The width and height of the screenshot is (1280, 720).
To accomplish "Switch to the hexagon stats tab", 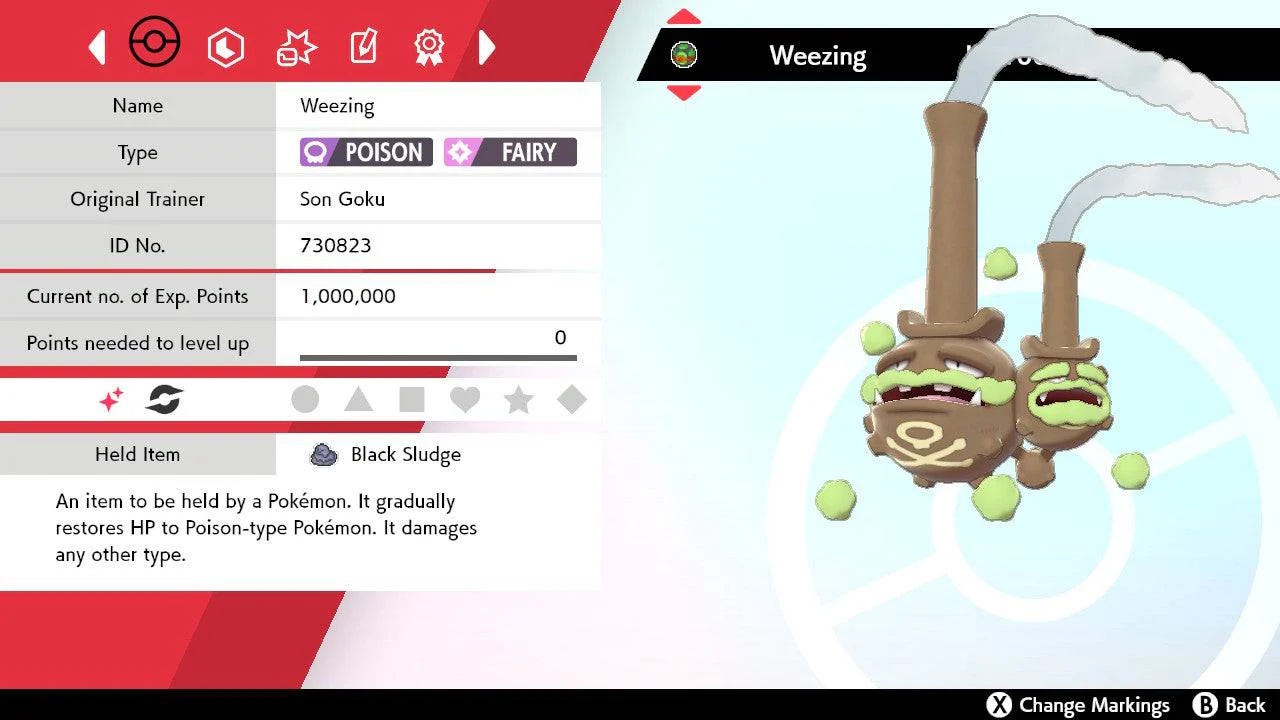I will [x=225, y=47].
